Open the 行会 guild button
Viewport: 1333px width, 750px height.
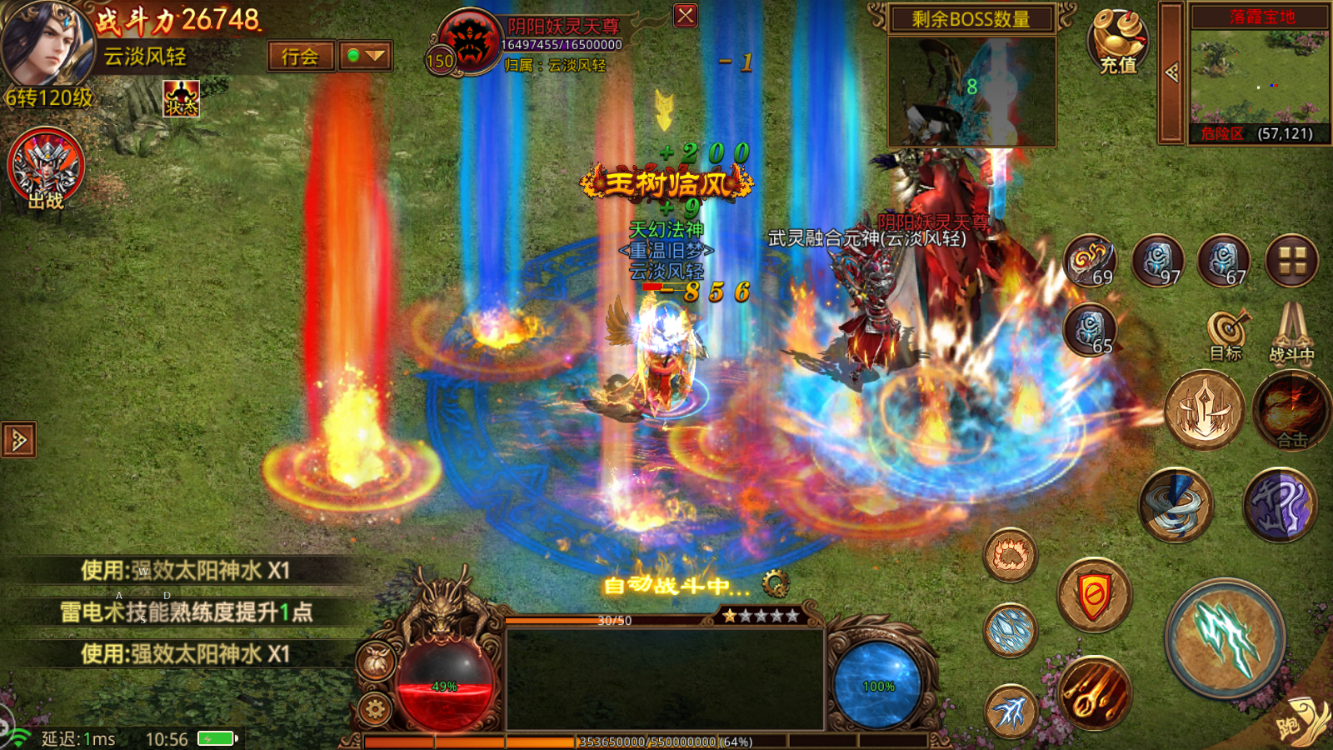[300, 56]
